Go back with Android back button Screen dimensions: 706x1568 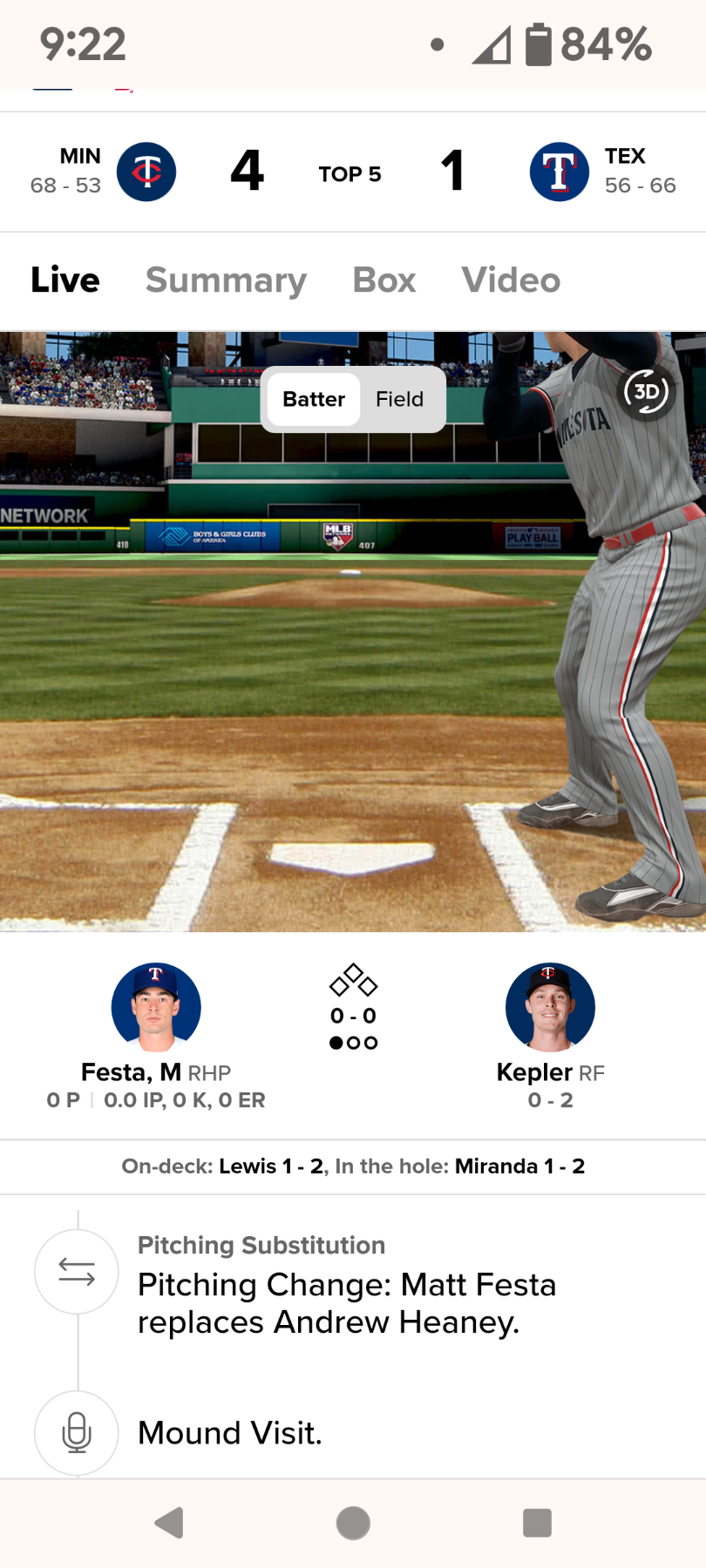(x=169, y=1523)
